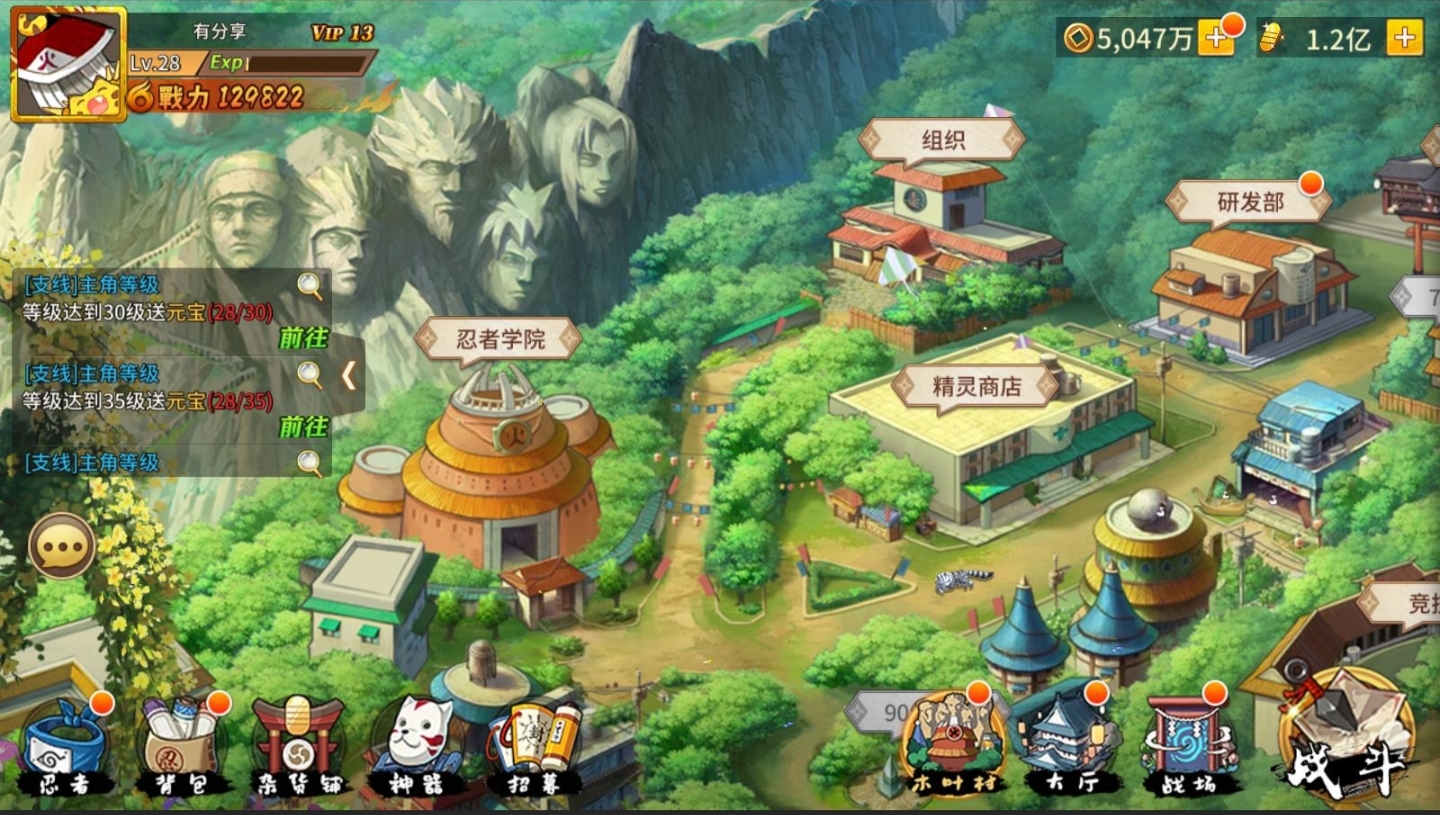1440x815 pixels.
Task: Collapse the quest tracker panel arrow
Action: 348,375
